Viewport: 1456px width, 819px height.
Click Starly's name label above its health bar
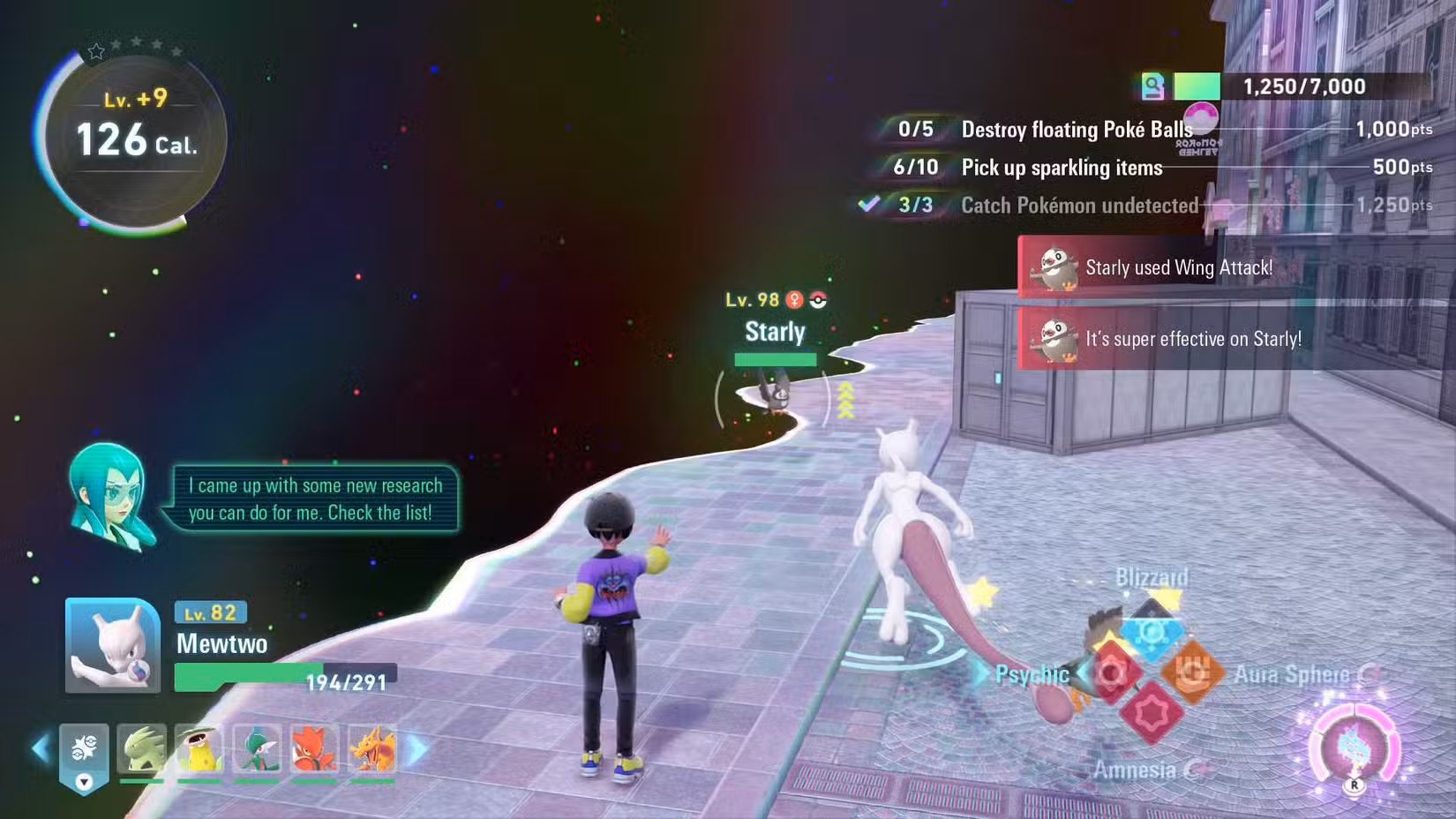point(774,332)
